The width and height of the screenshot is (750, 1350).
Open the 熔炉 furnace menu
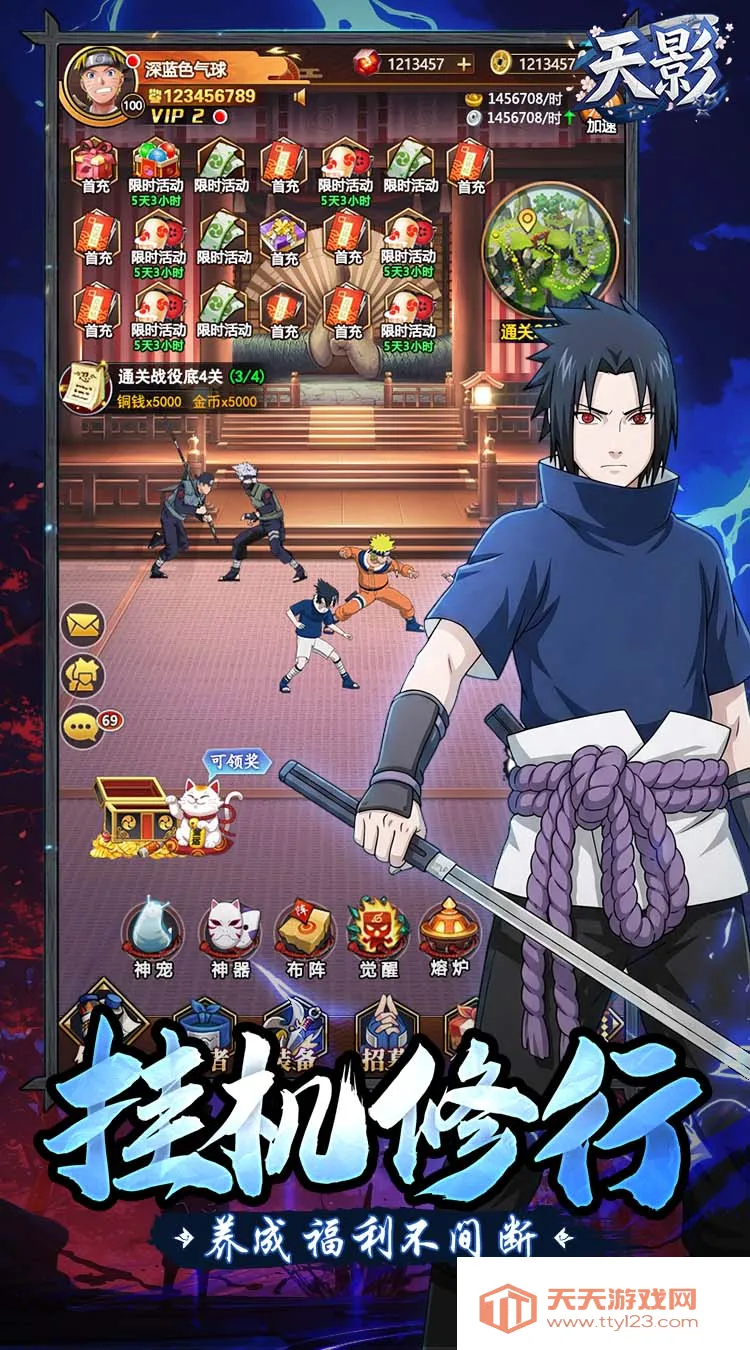click(x=449, y=934)
